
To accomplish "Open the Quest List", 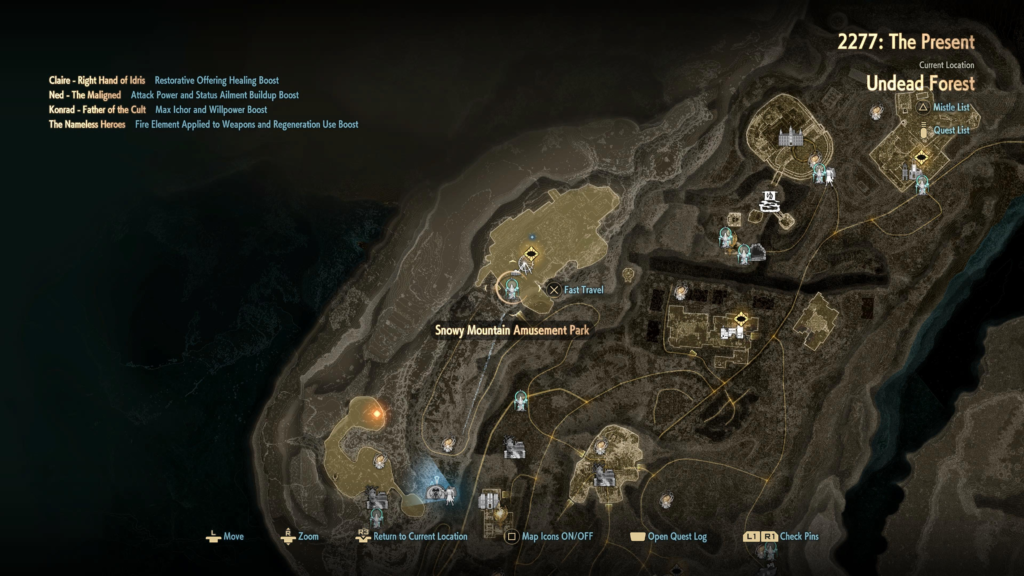I will pos(951,130).
